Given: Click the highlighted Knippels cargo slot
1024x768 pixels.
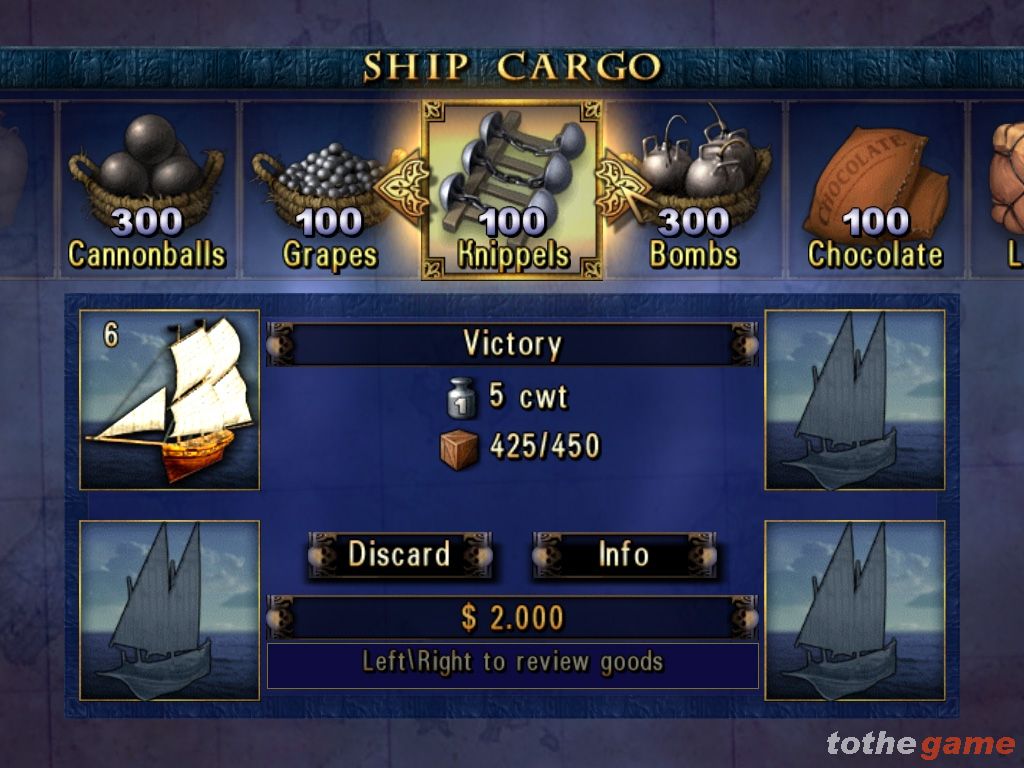Looking at the screenshot, I should (x=512, y=190).
